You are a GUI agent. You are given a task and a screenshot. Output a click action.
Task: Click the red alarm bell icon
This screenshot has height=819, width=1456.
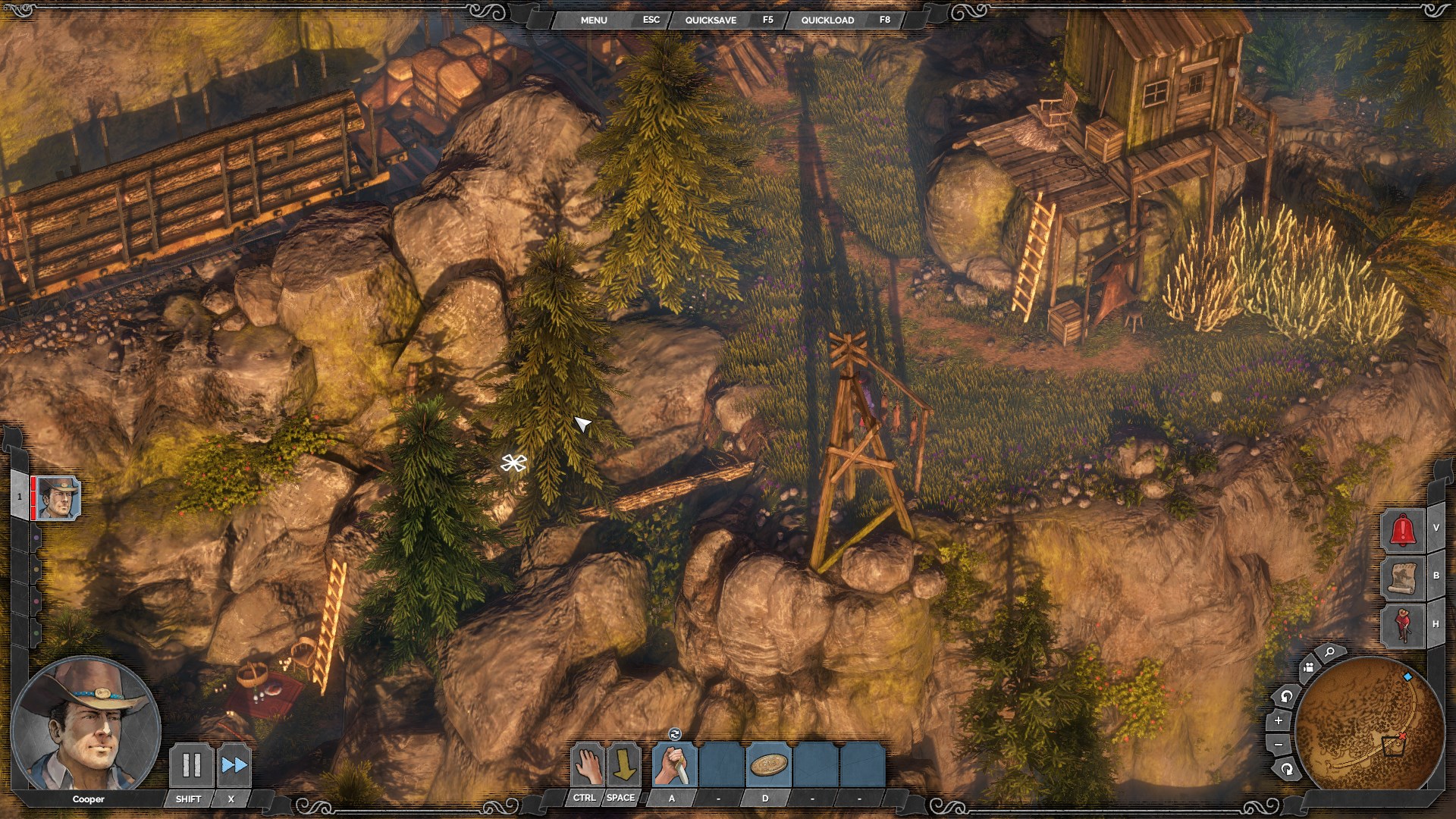click(x=1404, y=529)
